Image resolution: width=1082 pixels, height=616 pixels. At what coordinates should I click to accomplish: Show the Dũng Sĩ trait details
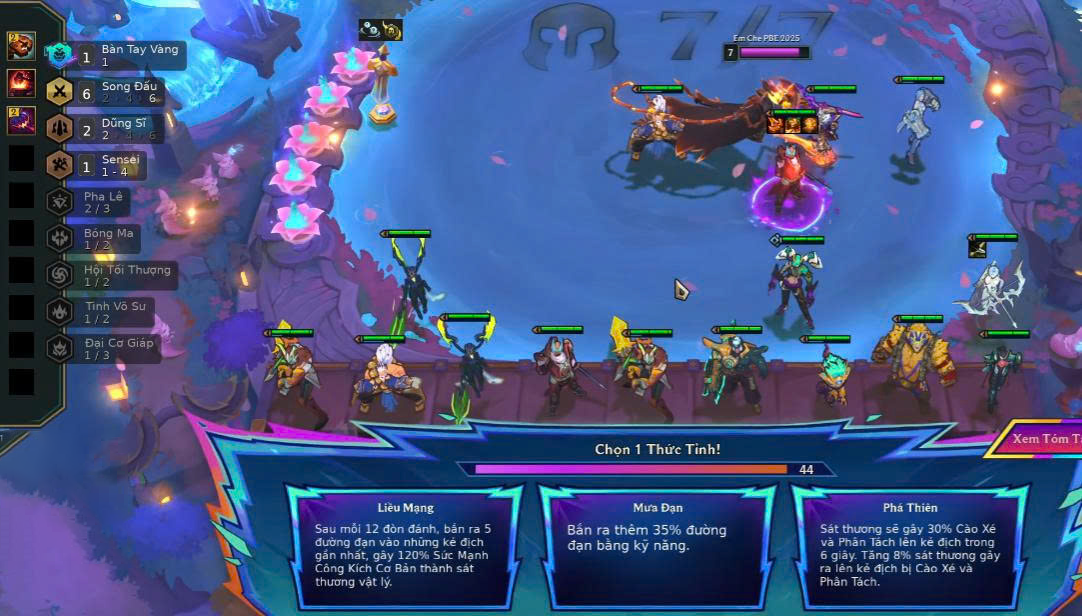coord(116,128)
